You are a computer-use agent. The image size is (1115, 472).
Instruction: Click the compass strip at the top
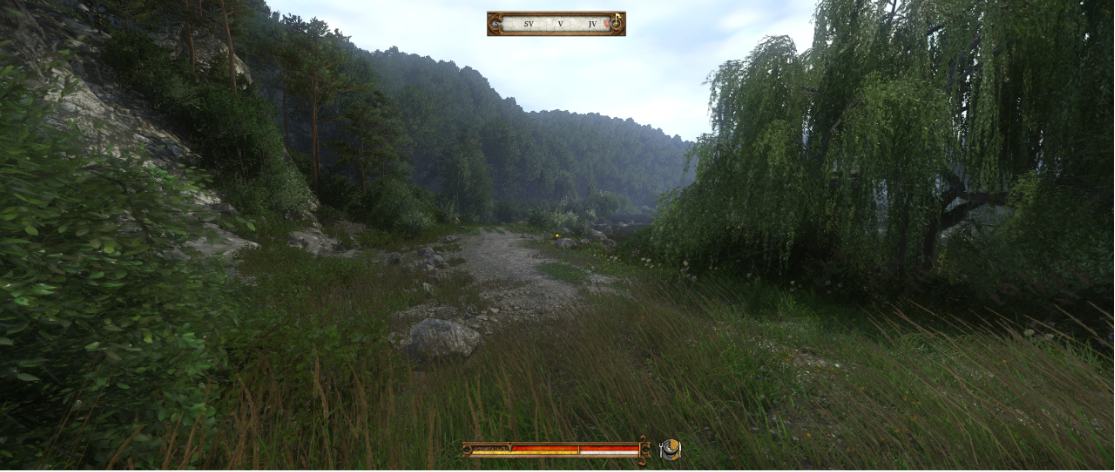click(556, 23)
